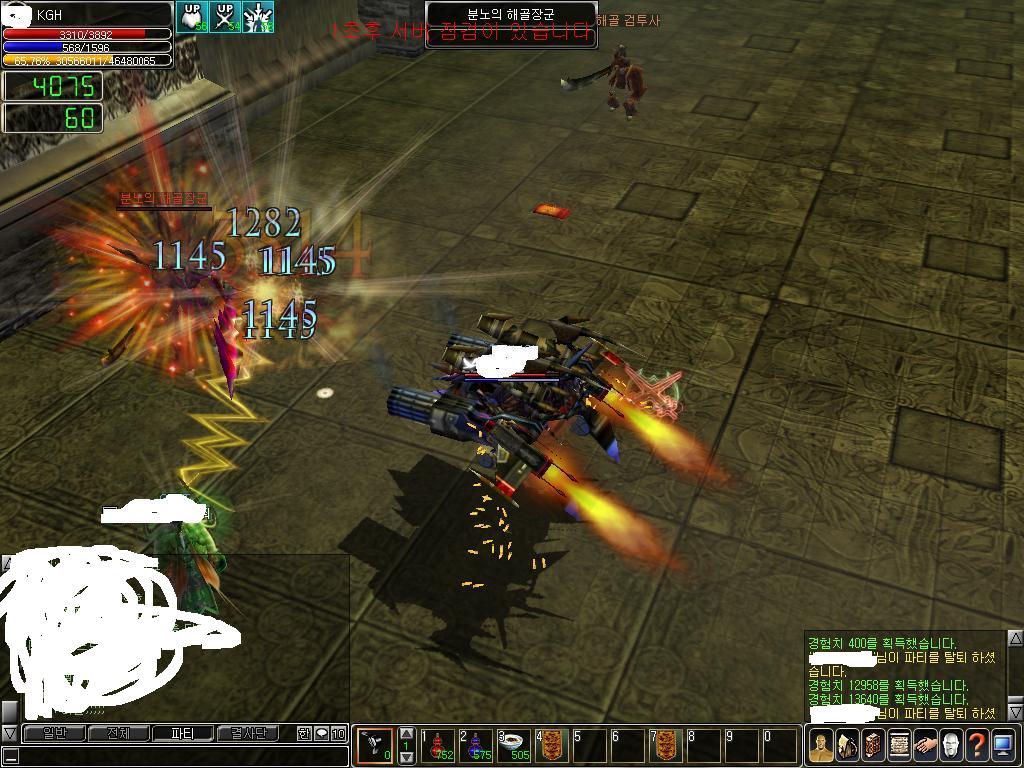Viewport: 1024px width, 768px height.
Task: Click the crossed swords UP buff icon
Action: [225, 17]
